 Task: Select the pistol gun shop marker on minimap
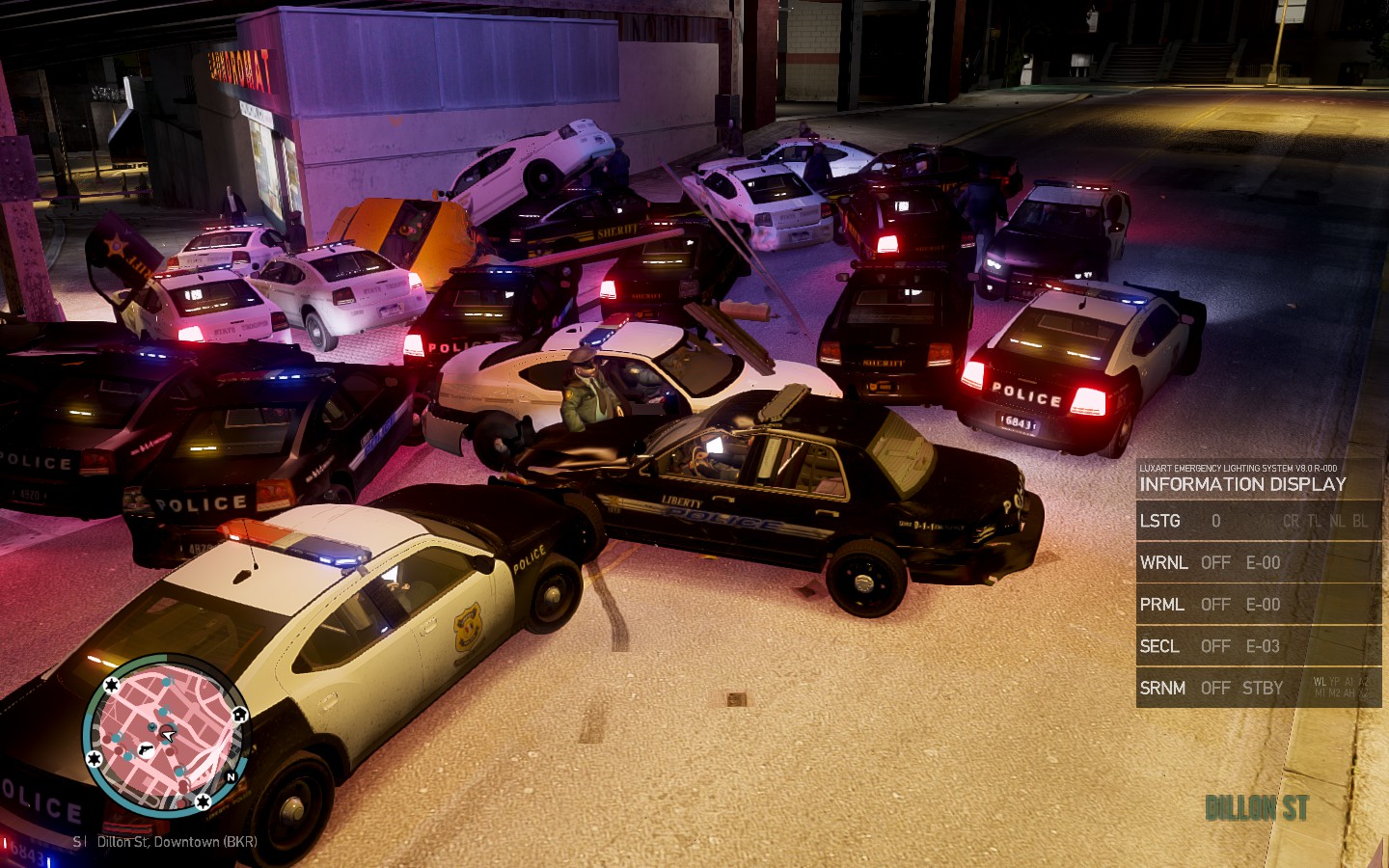coord(145,749)
